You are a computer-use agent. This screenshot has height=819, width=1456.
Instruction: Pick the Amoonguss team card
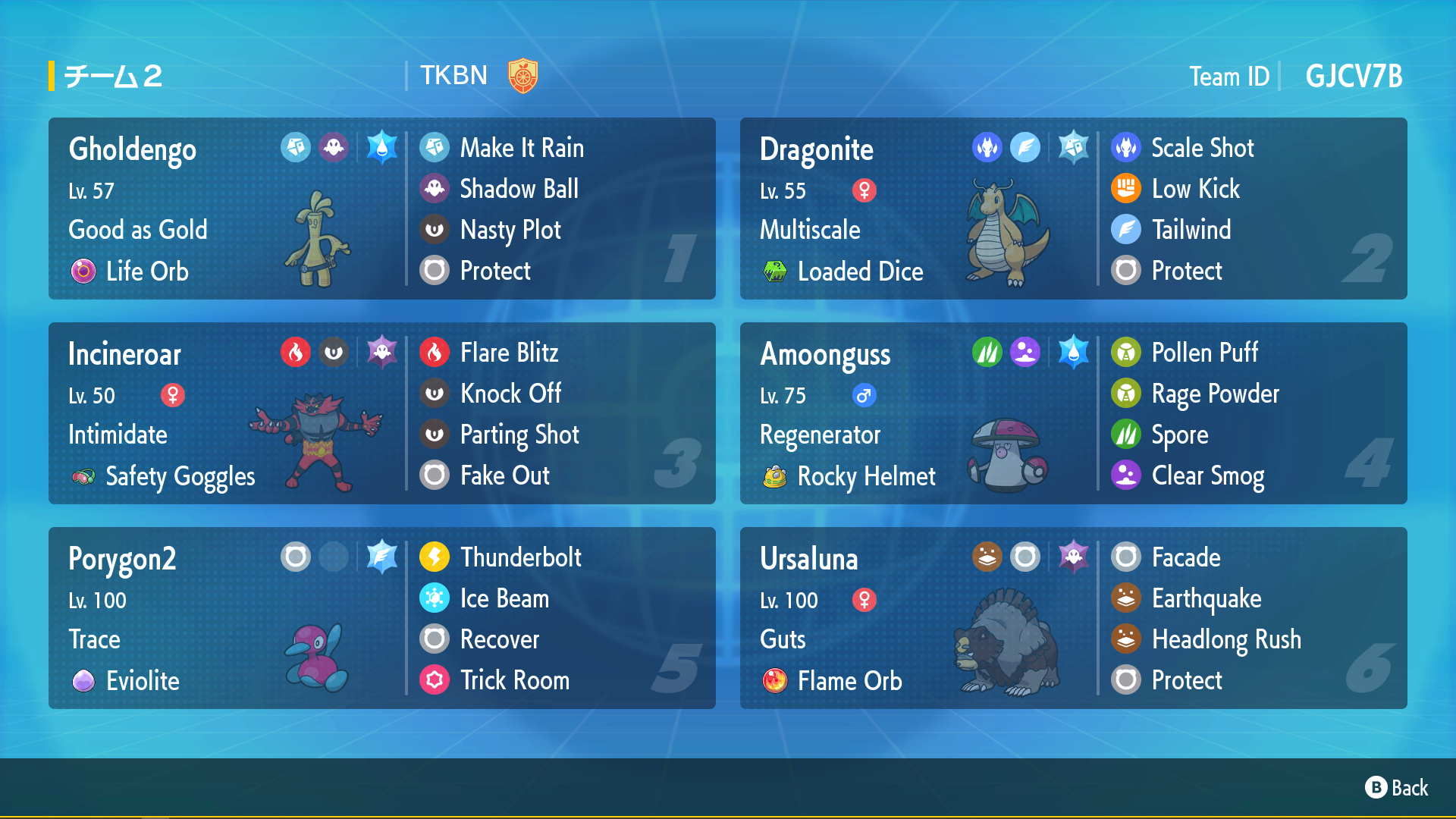(x=1073, y=413)
